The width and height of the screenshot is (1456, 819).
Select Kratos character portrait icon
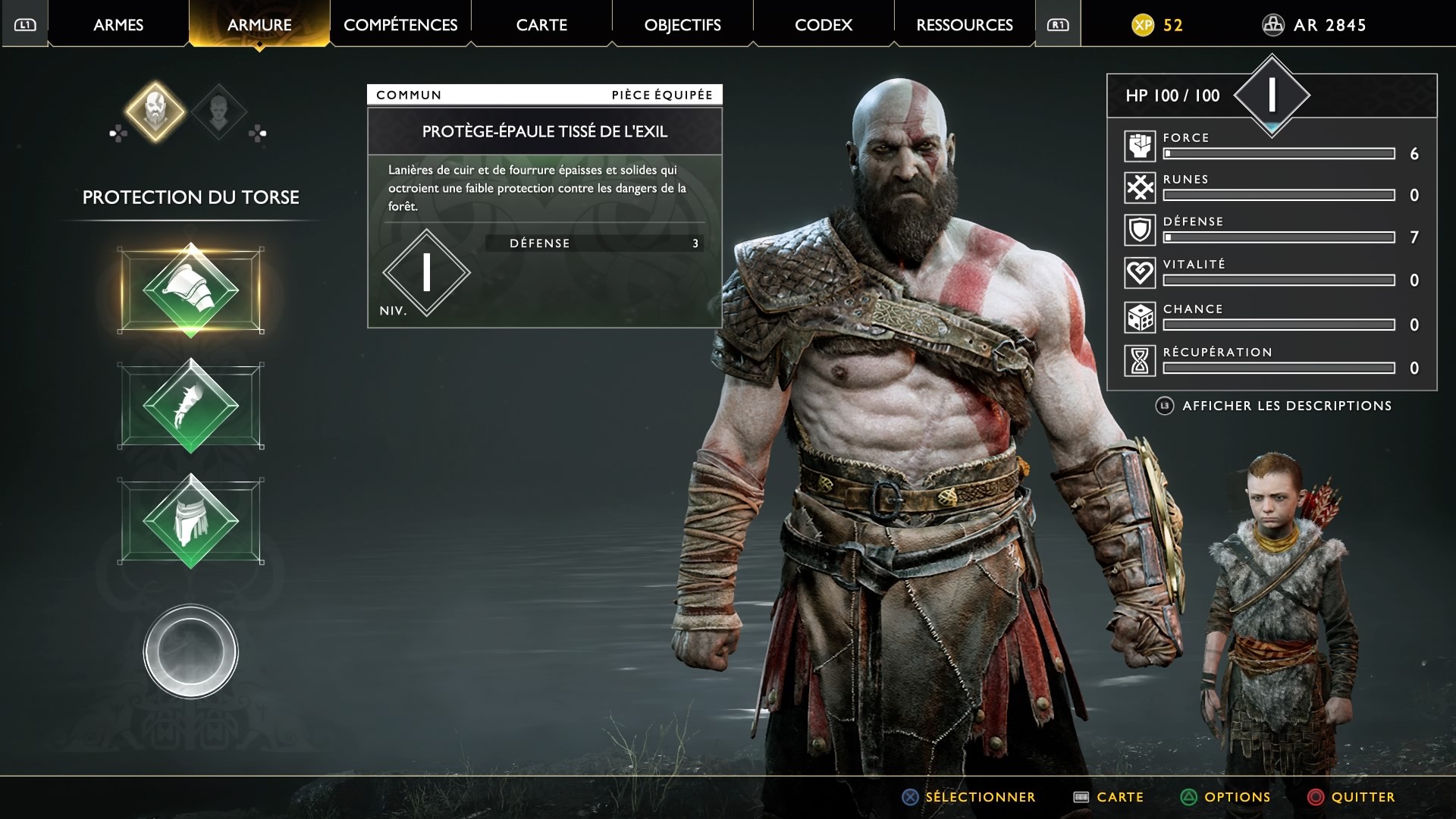(155, 111)
